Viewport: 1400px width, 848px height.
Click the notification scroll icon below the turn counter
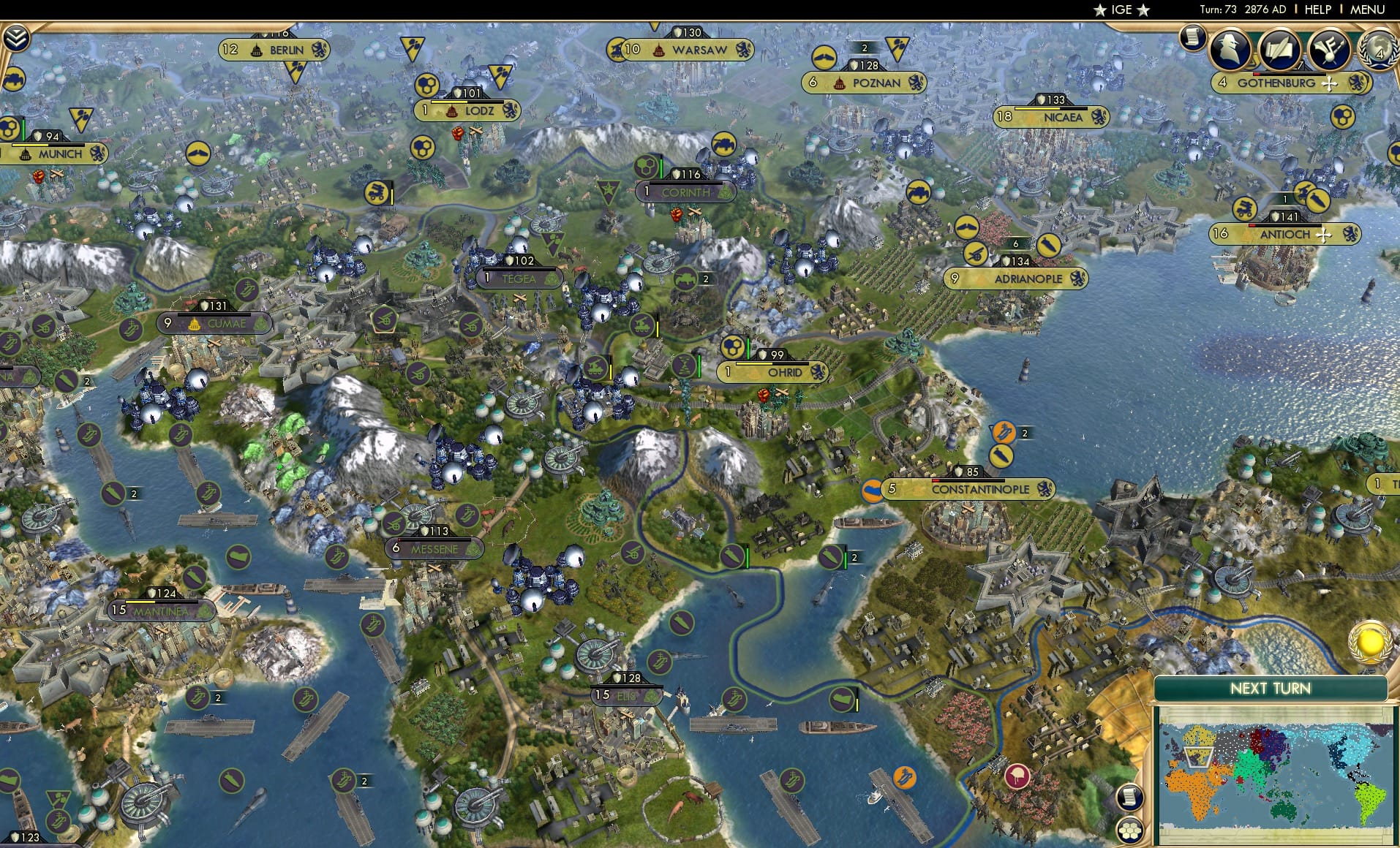[x=1193, y=37]
